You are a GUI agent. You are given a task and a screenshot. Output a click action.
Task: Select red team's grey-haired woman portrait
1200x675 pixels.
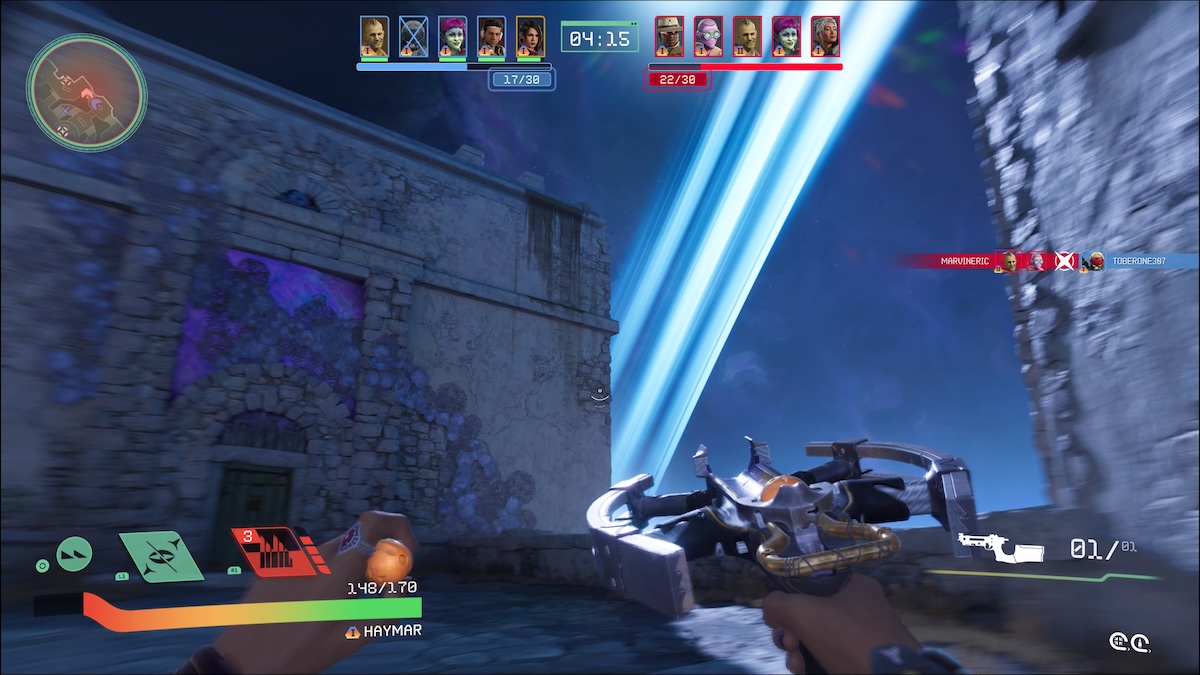825,36
